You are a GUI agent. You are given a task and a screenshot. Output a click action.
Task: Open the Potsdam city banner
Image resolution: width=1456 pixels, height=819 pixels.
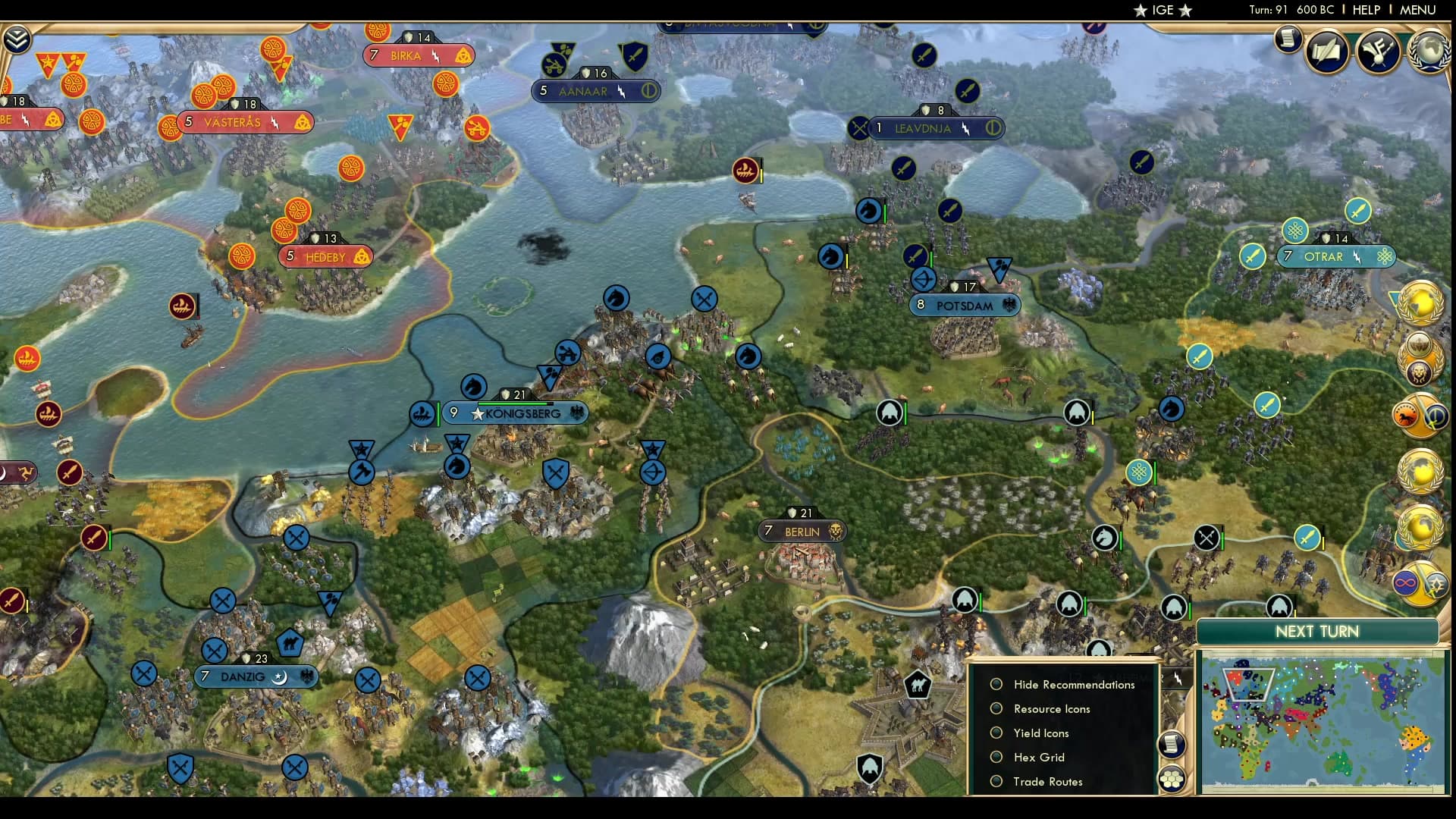click(964, 306)
